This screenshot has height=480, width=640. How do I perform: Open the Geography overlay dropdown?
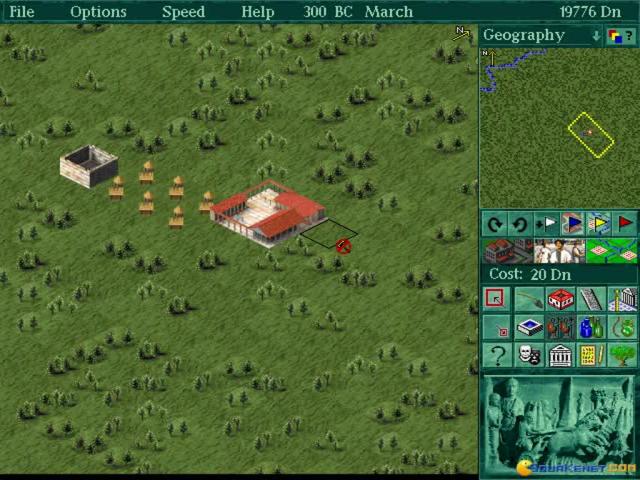(x=596, y=36)
